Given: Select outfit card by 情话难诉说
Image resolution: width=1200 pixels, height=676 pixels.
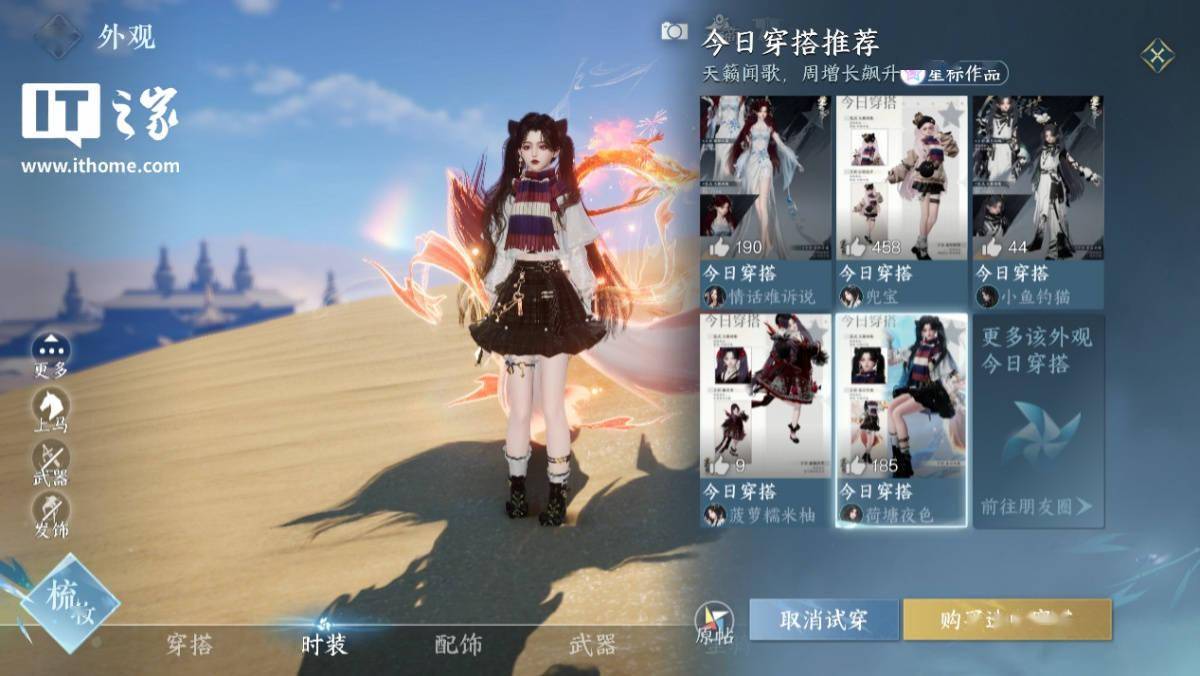Looking at the screenshot, I should pyautogui.click(x=765, y=200).
